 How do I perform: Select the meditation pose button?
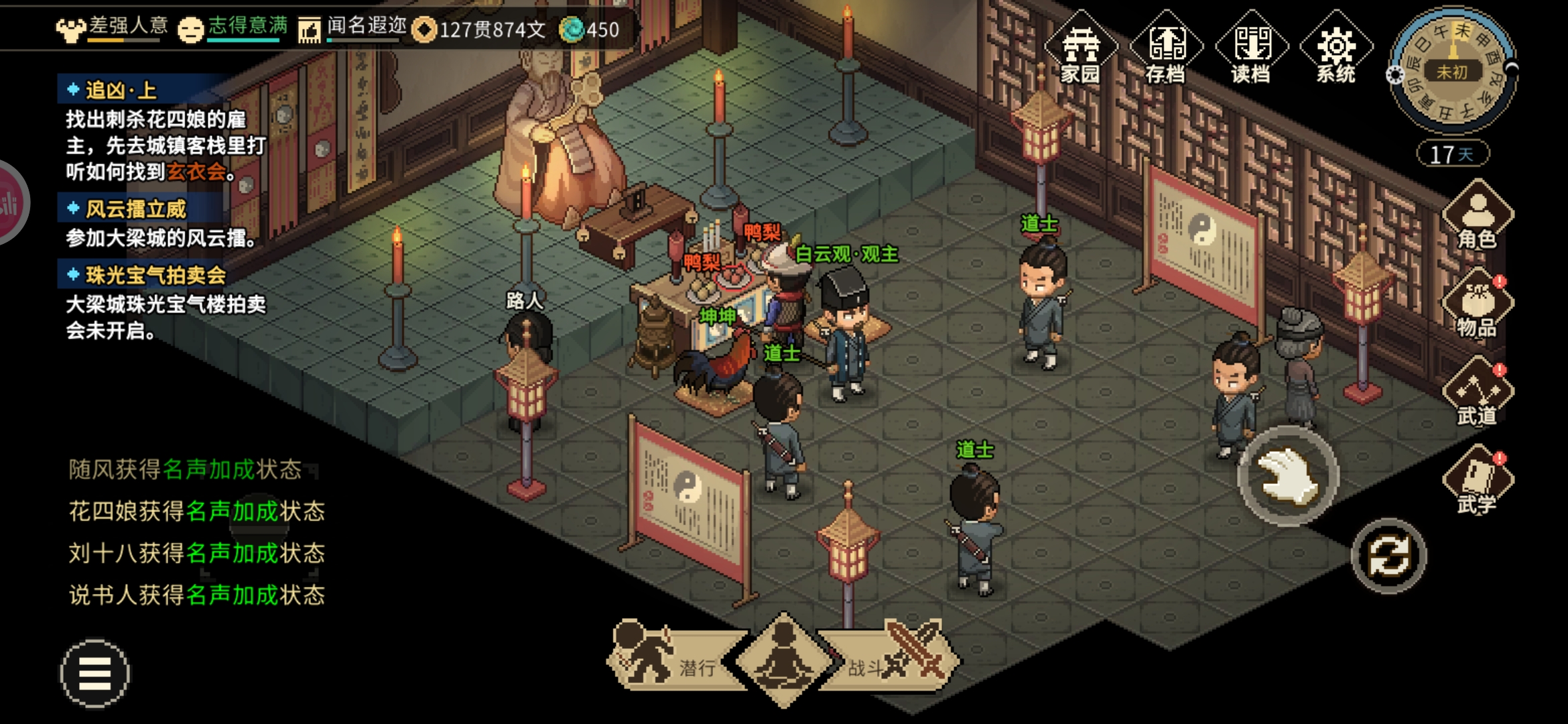[783, 660]
